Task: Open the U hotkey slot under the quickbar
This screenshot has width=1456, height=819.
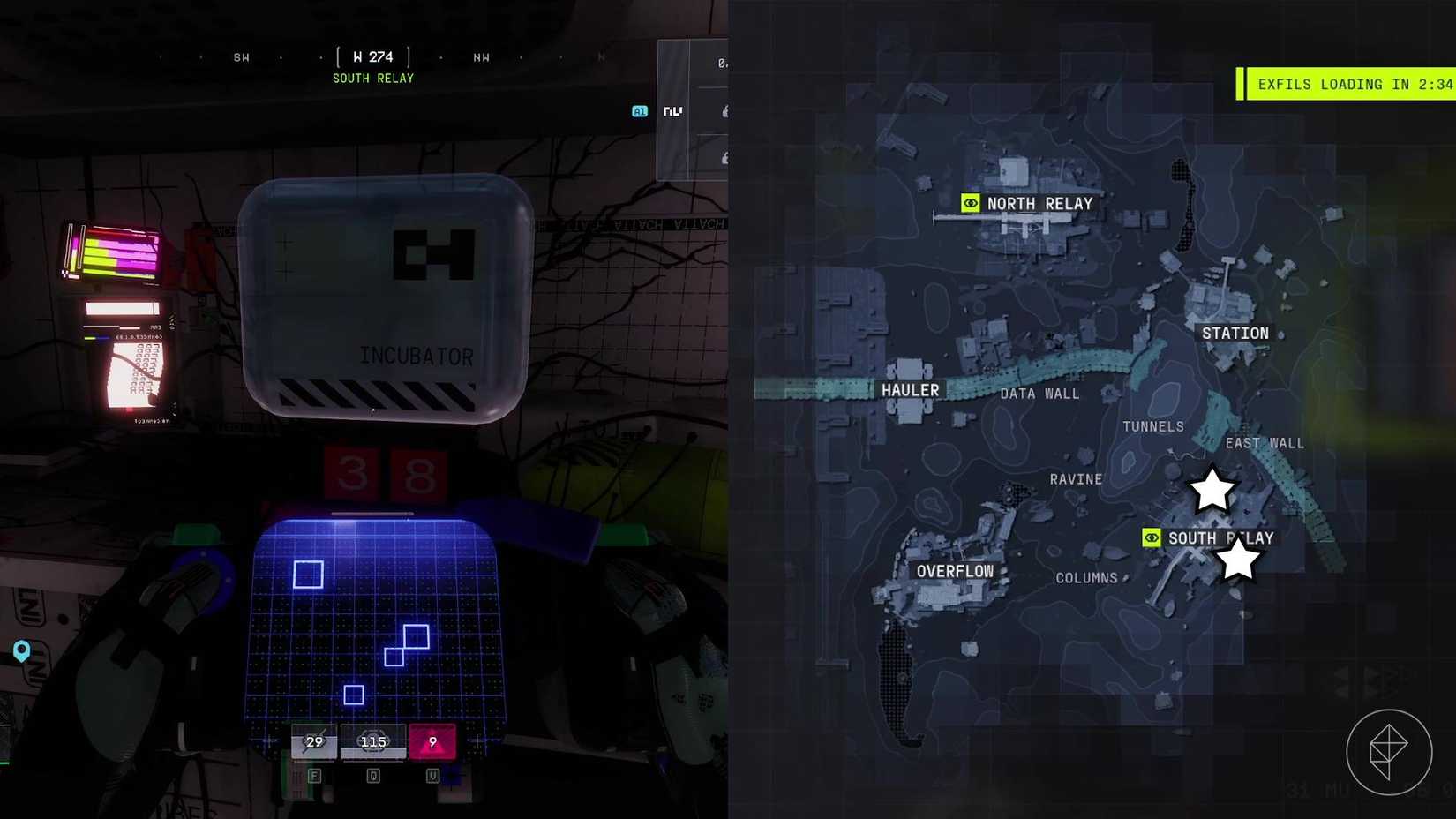Action: (x=432, y=776)
